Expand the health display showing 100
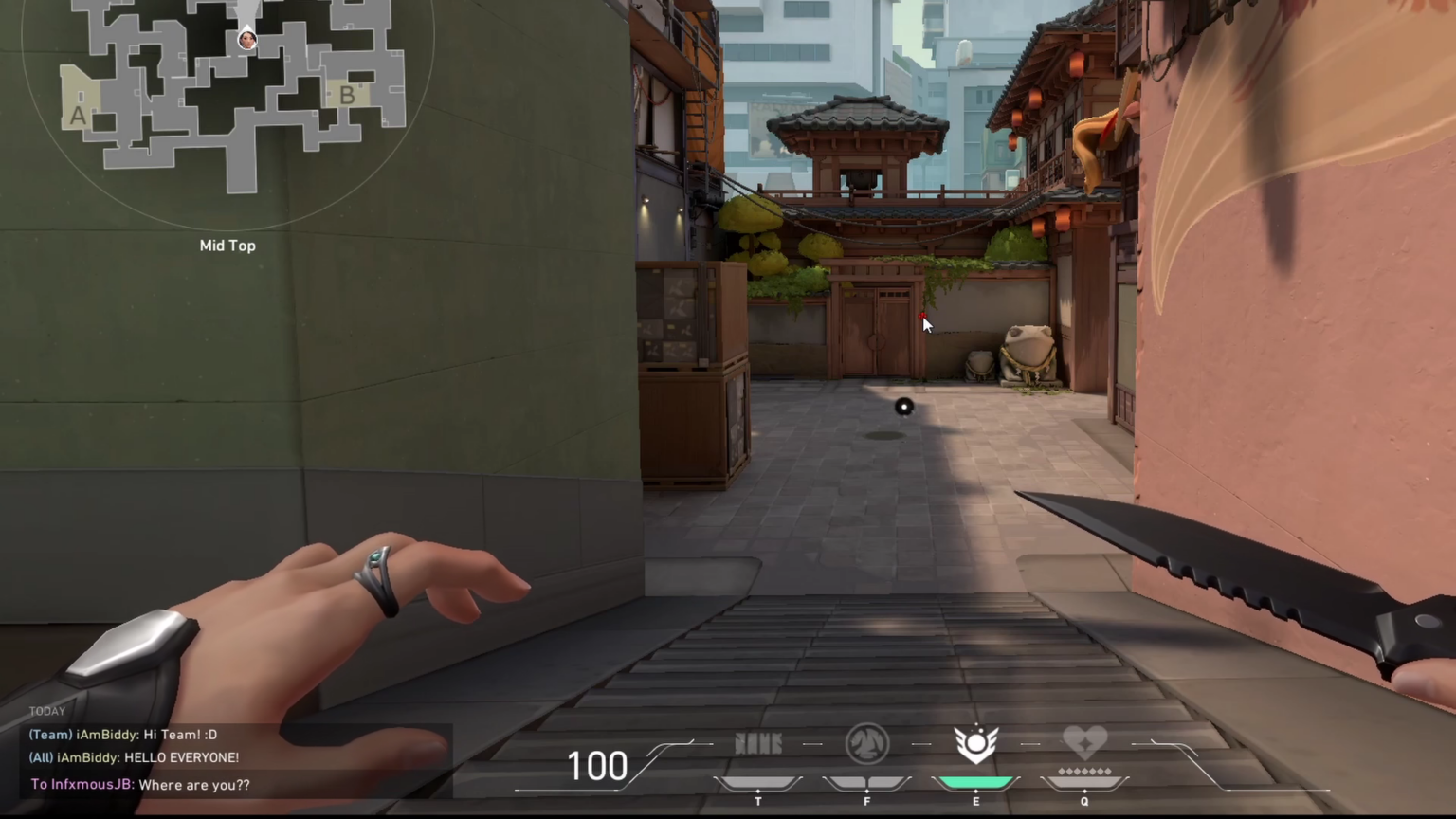This screenshot has width=1456, height=819. pyautogui.click(x=597, y=765)
